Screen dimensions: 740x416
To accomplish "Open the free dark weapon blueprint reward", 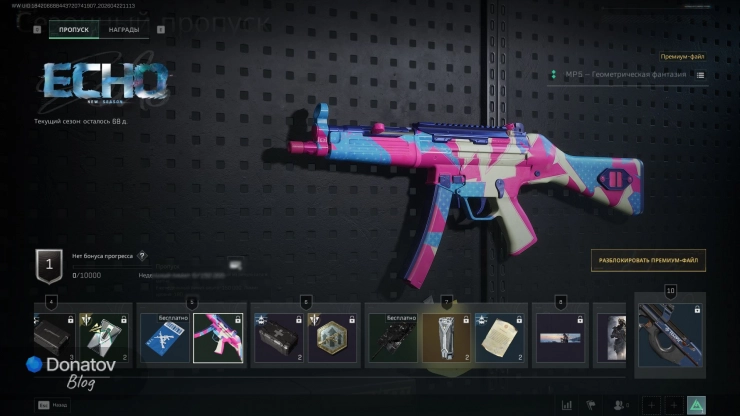I will (391, 336).
